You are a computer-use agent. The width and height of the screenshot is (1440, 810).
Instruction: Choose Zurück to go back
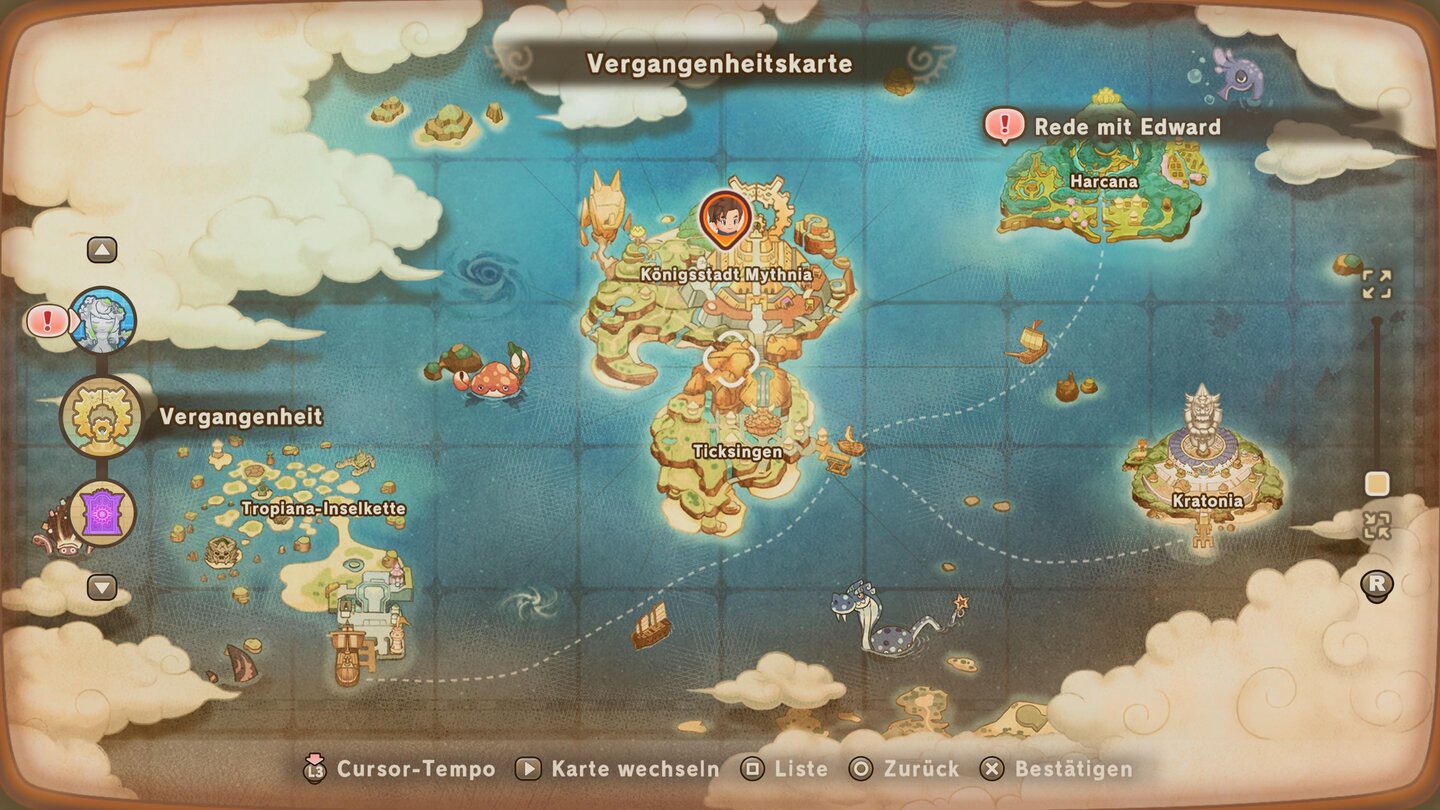(917, 770)
